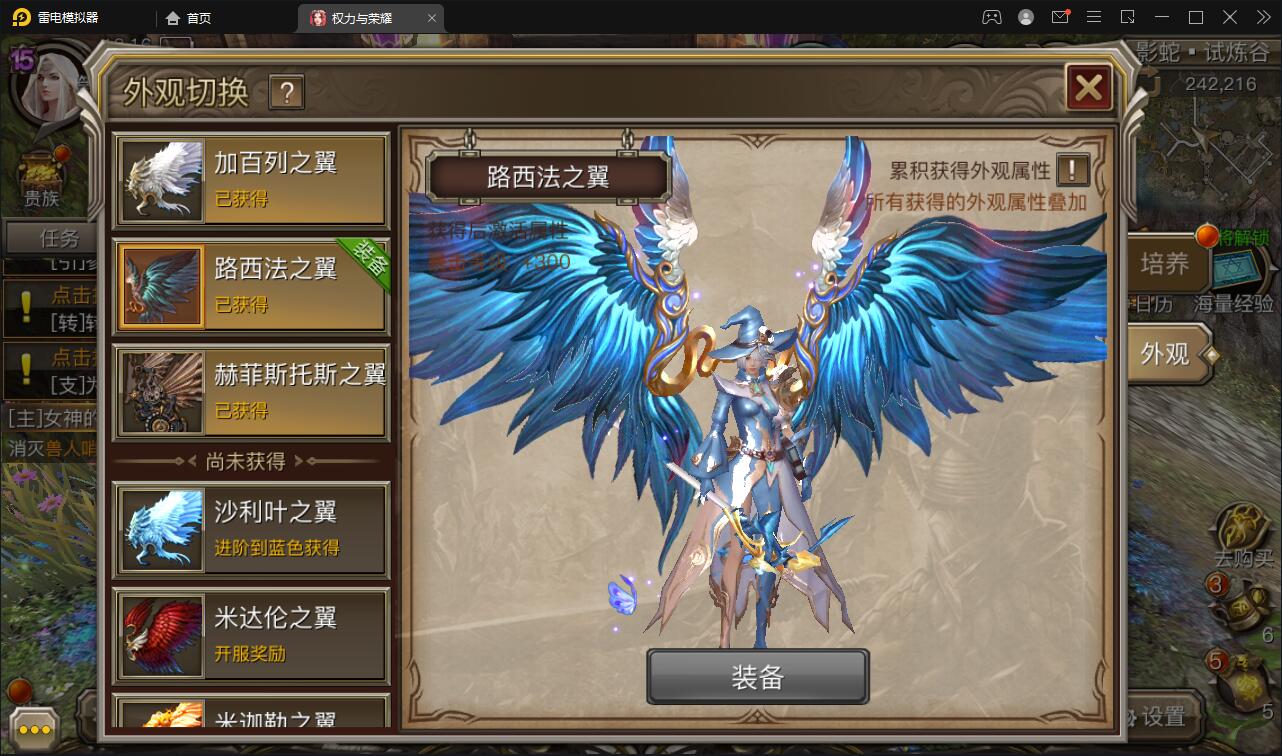
Task: Click the exclamation icon beside 累积获得外观属性
Action: 1071,170
